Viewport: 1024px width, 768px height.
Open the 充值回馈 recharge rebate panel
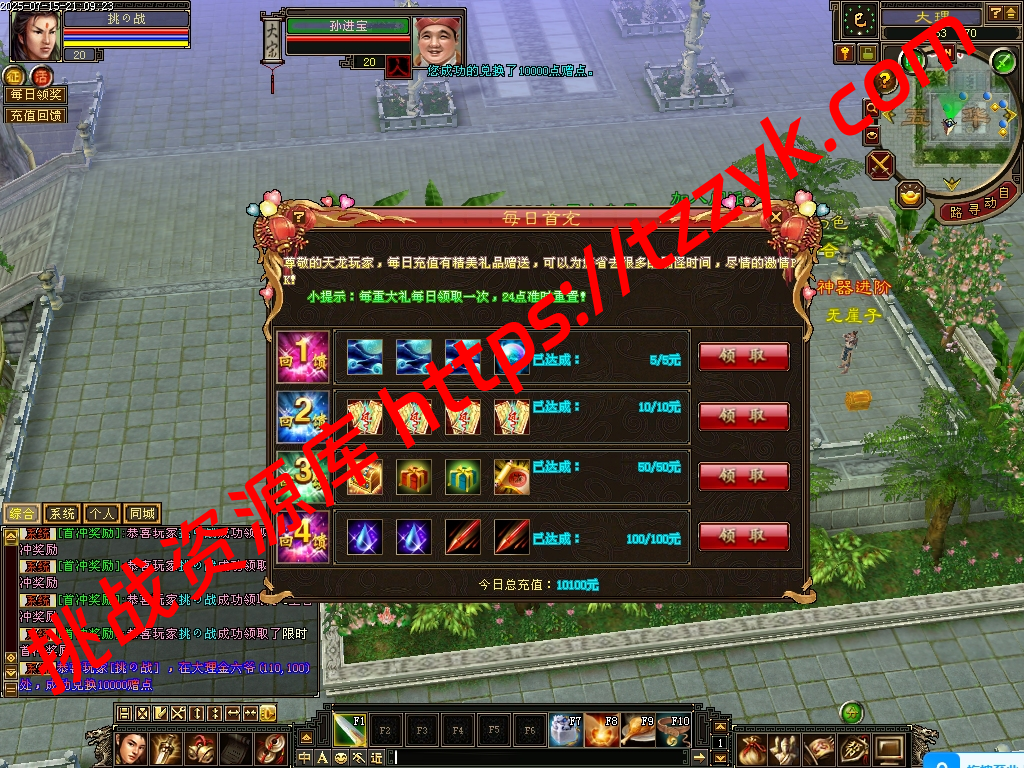[x=36, y=115]
